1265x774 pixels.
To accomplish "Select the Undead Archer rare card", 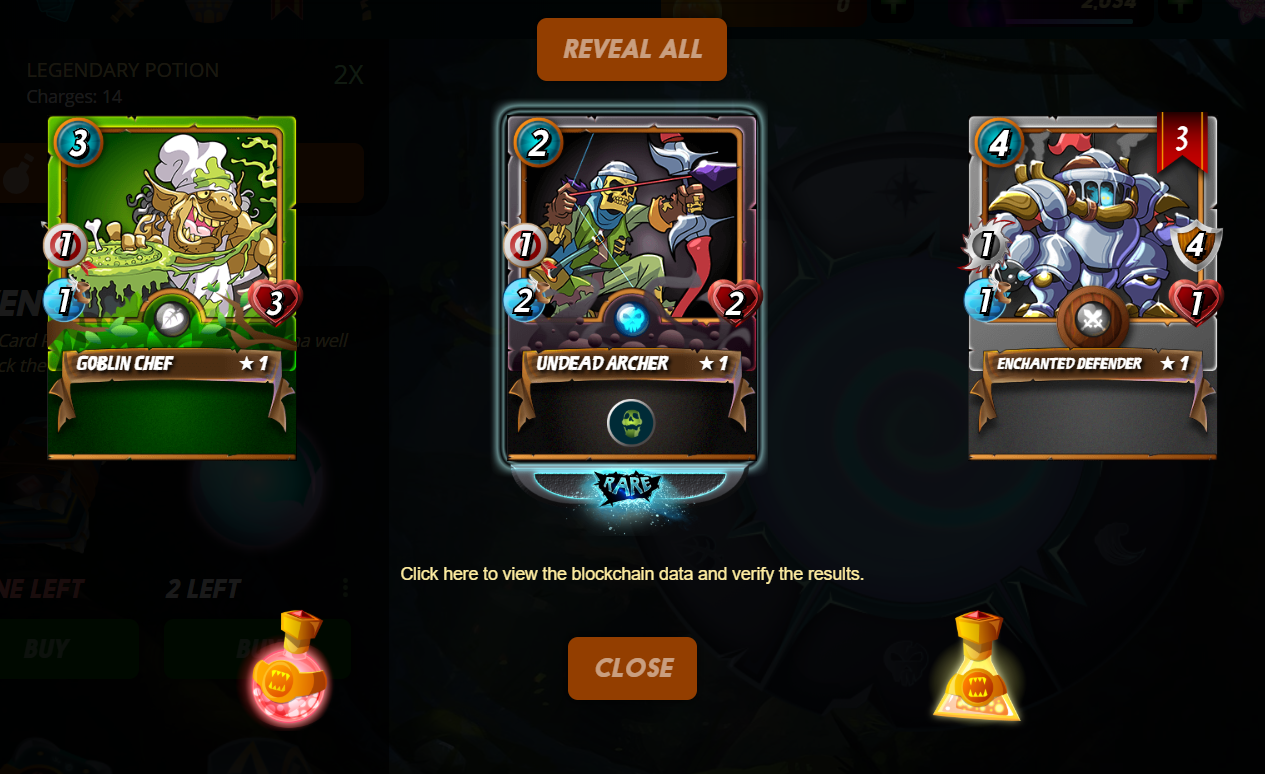I will coord(632,287).
